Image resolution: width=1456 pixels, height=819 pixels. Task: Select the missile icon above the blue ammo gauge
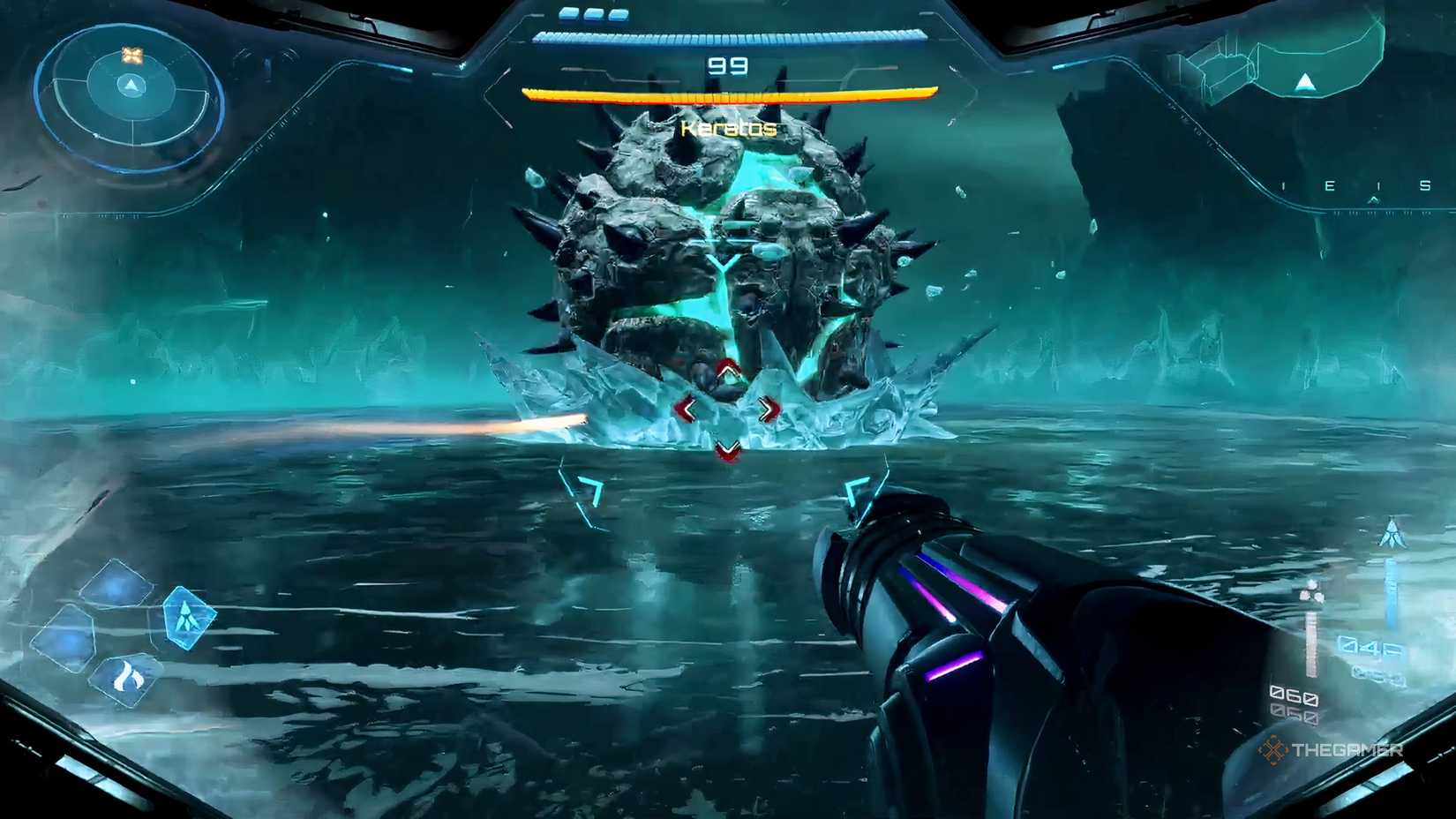[x=1392, y=534]
